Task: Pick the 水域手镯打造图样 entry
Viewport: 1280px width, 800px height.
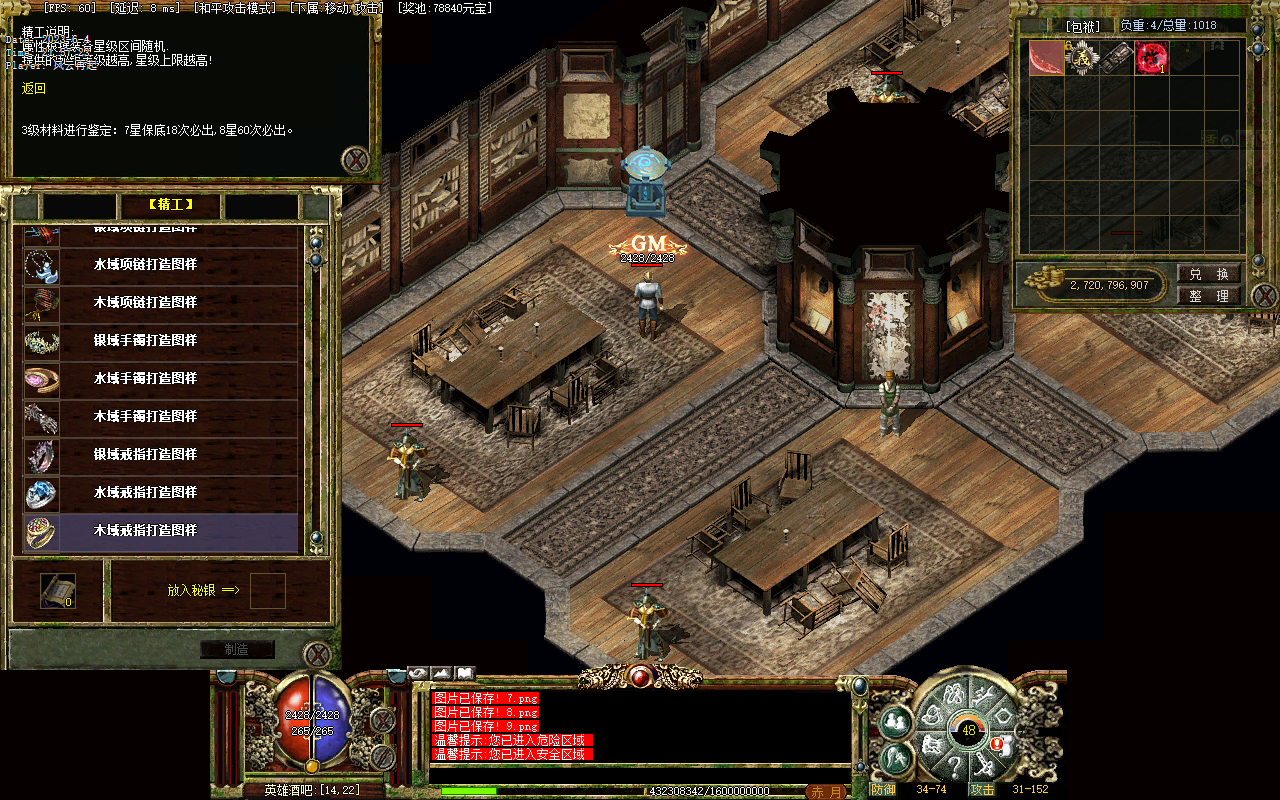Action: click(160, 379)
